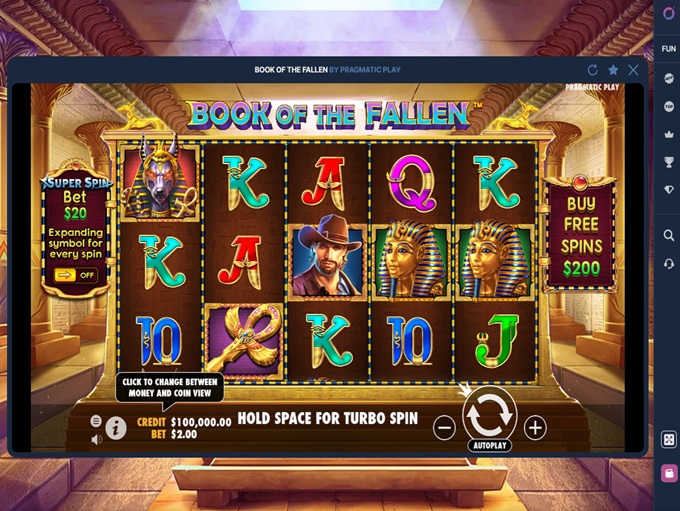The width and height of the screenshot is (680, 511).
Task: Open the hamburger settings menu
Action: pyautogui.click(x=96, y=421)
